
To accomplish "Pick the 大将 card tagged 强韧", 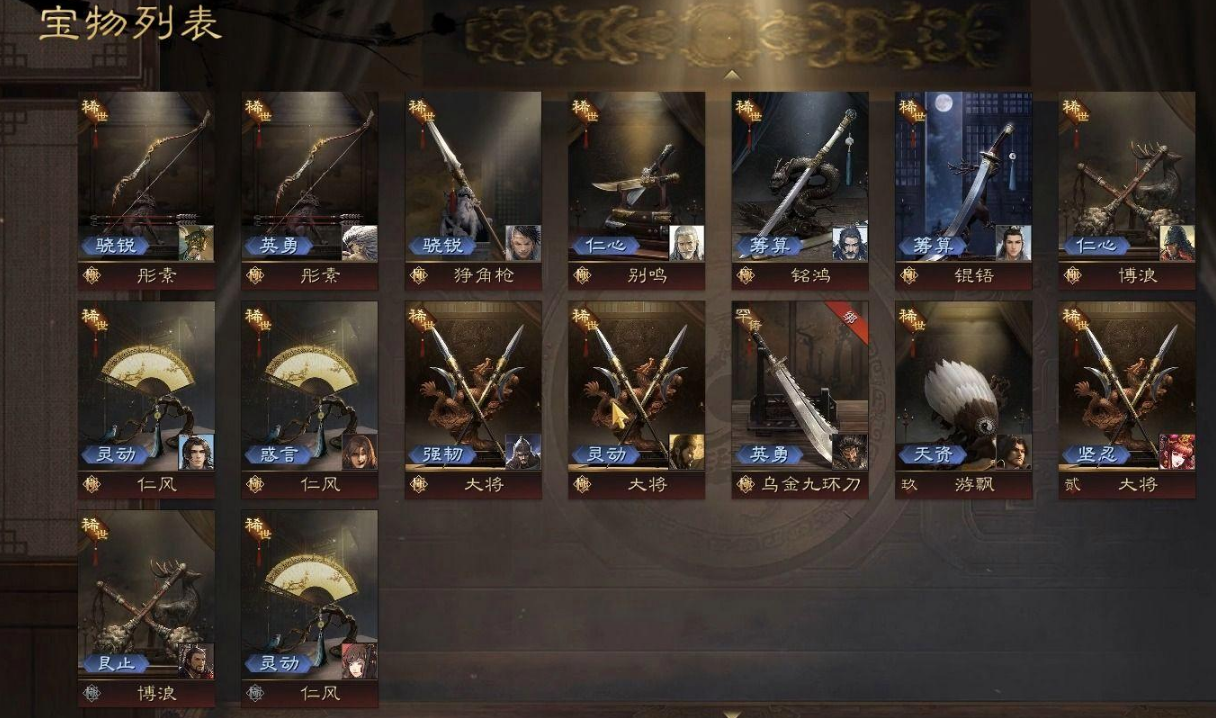I will coord(473,390).
